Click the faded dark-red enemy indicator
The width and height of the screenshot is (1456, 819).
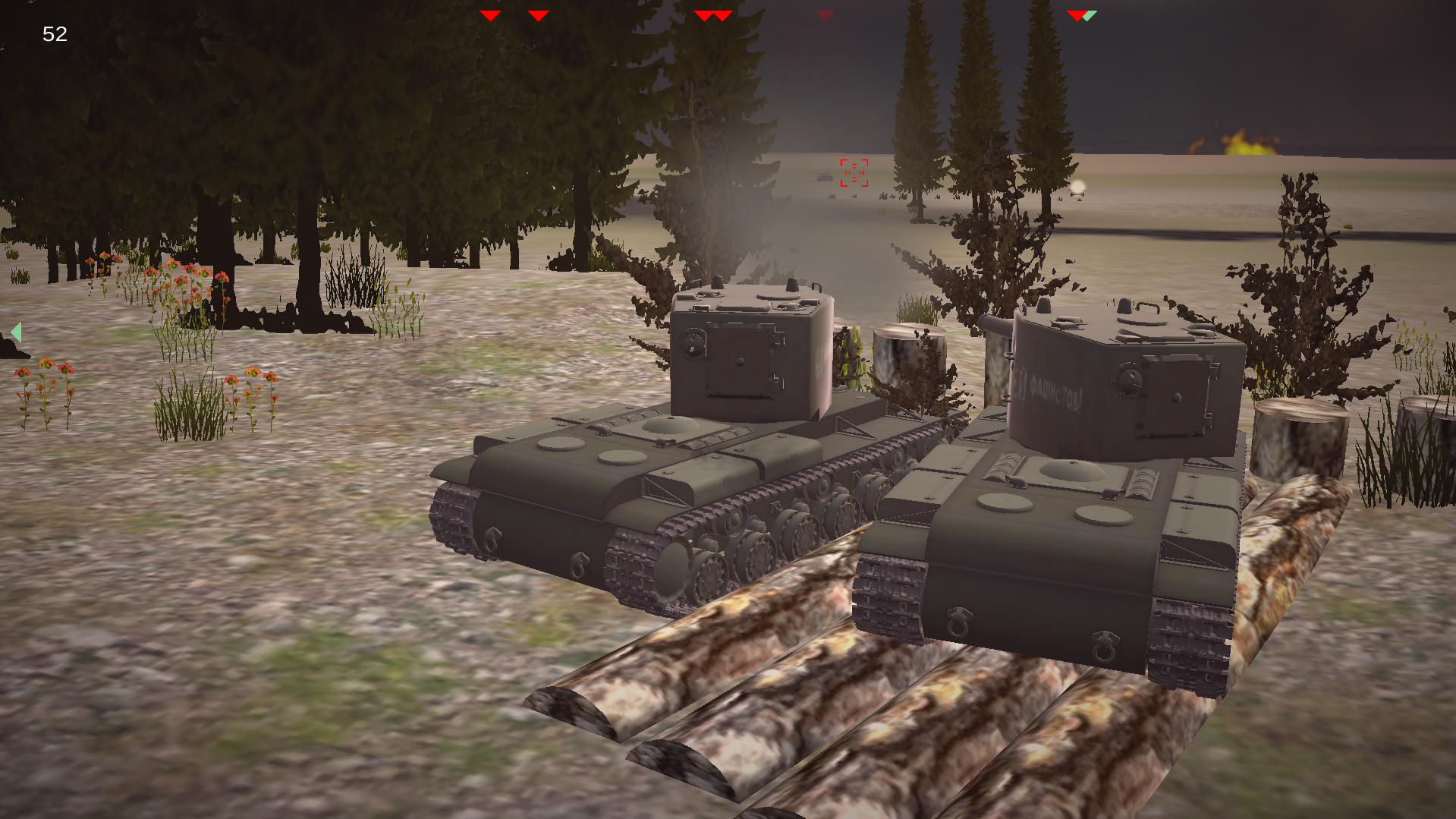tap(824, 14)
